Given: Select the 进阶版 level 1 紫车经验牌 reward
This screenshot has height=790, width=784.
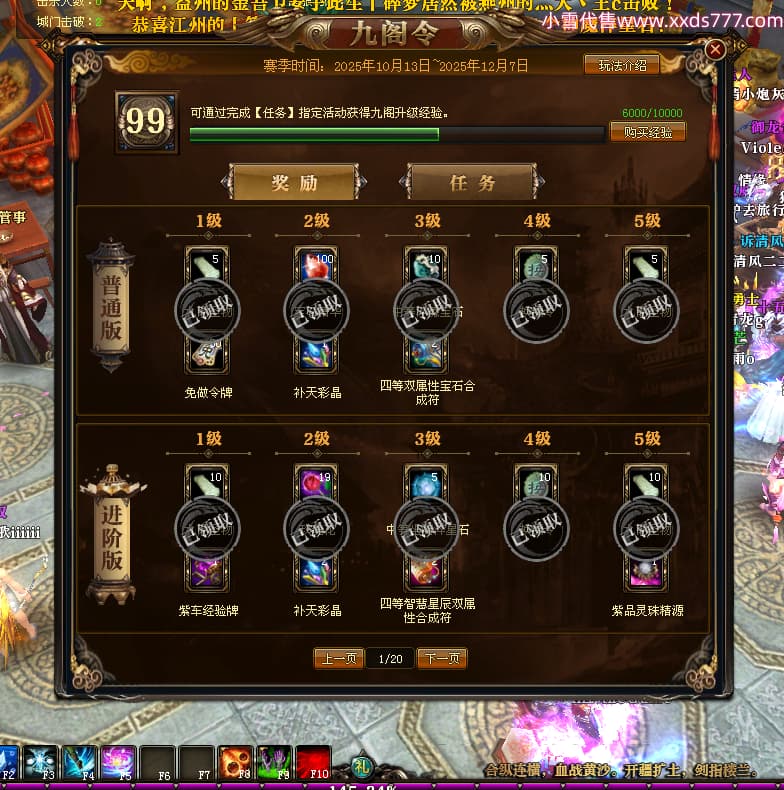Looking at the screenshot, I should (207, 527).
